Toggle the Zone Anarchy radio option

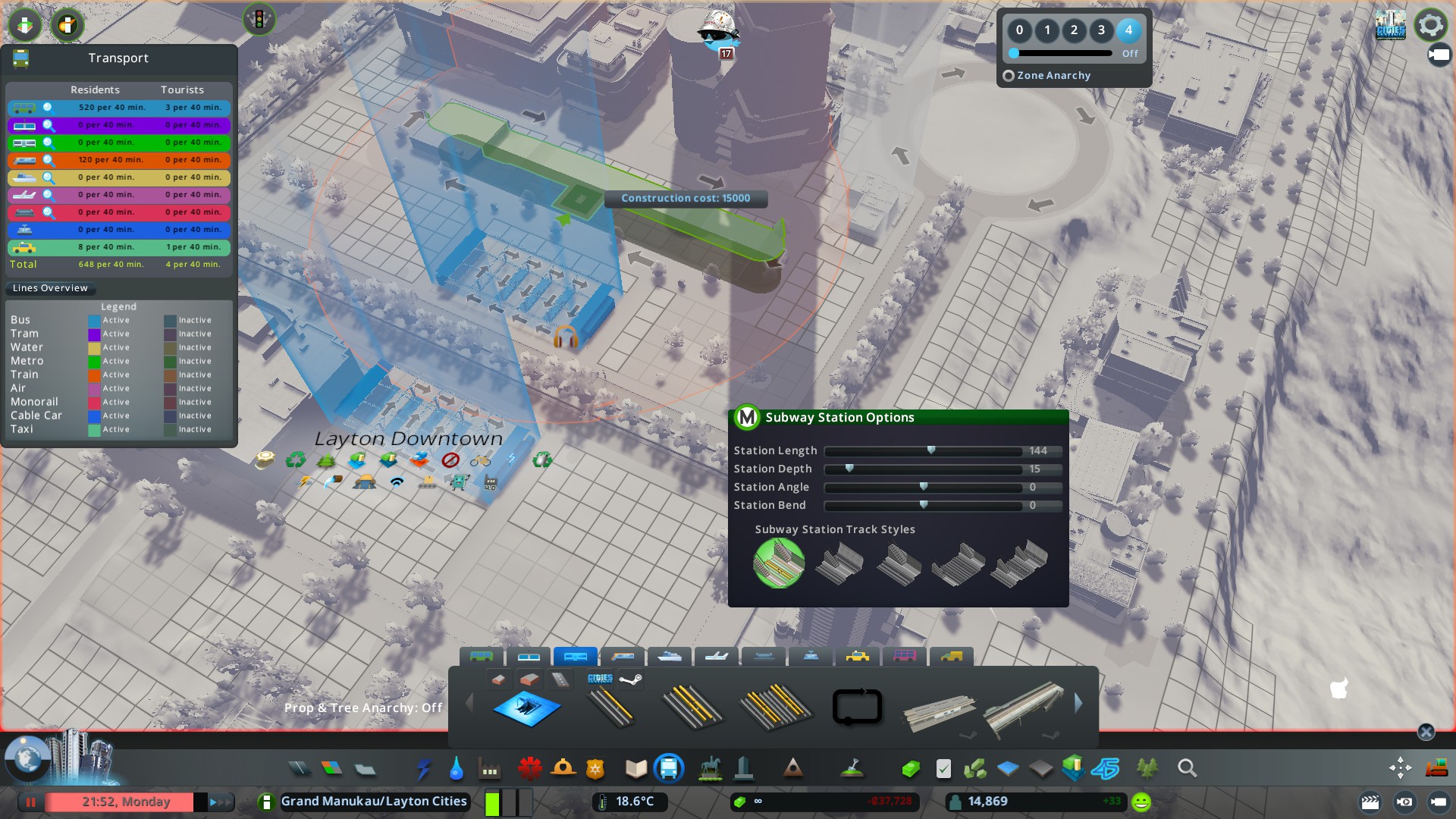pos(1009,76)
